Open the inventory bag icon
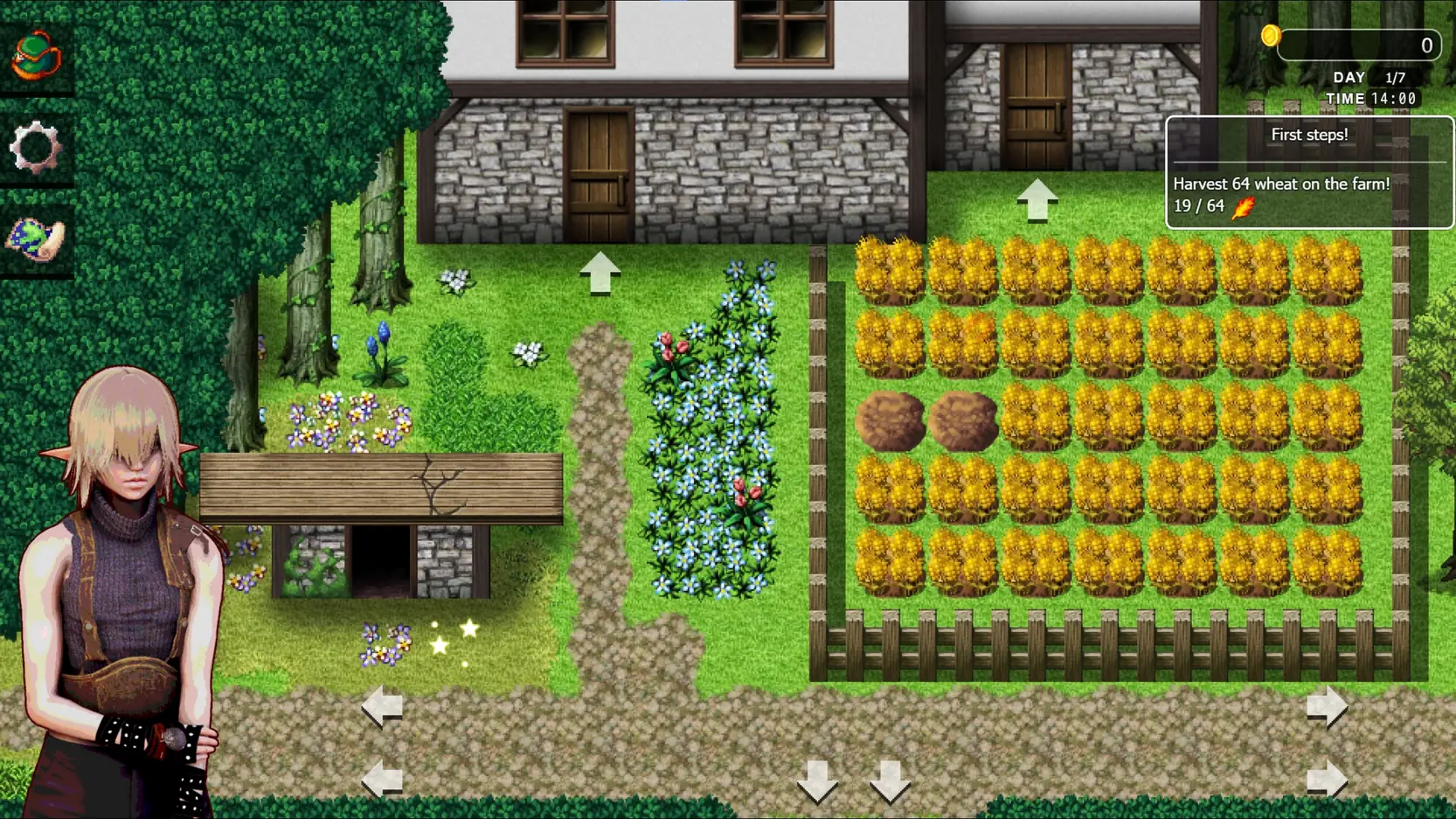 [36, 56]
